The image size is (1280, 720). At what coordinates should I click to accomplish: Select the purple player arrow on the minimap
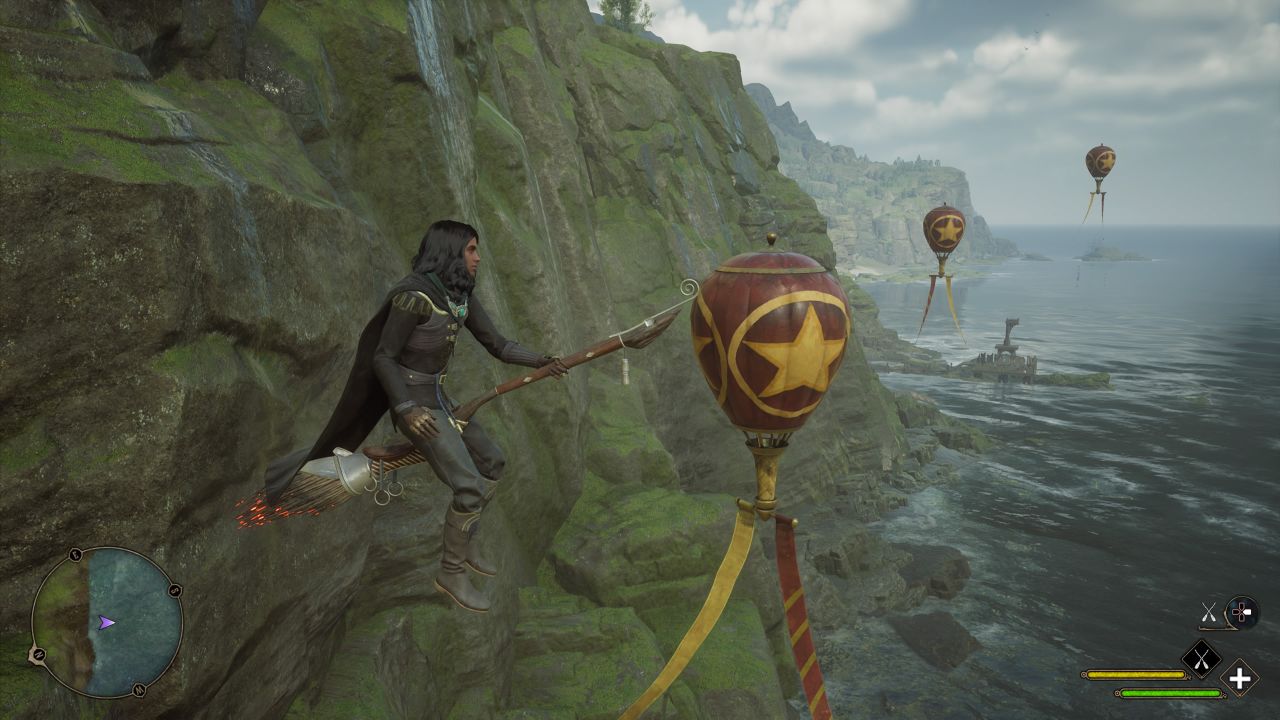pos(106,623)
